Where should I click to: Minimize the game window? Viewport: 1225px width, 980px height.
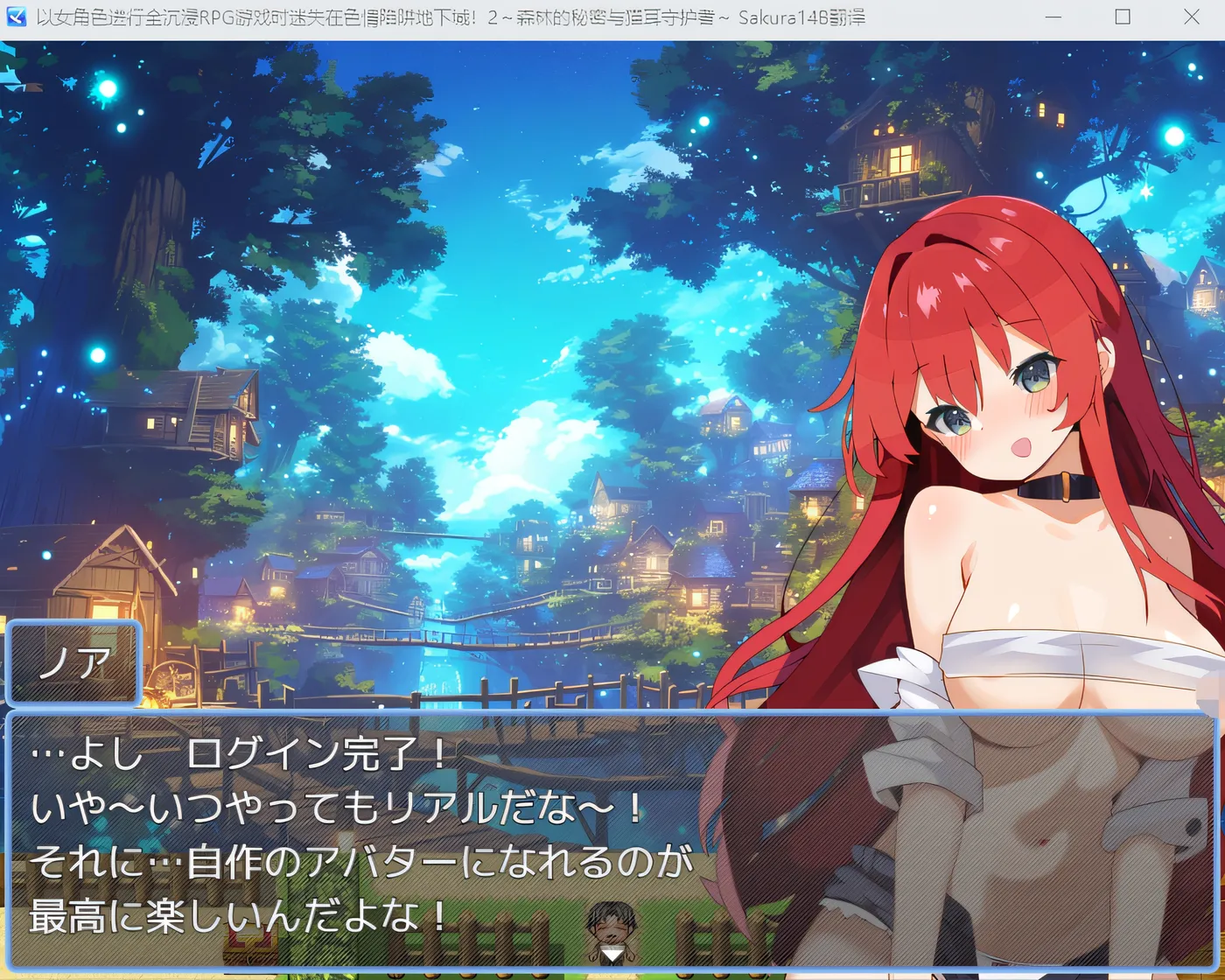point(1053,17)
